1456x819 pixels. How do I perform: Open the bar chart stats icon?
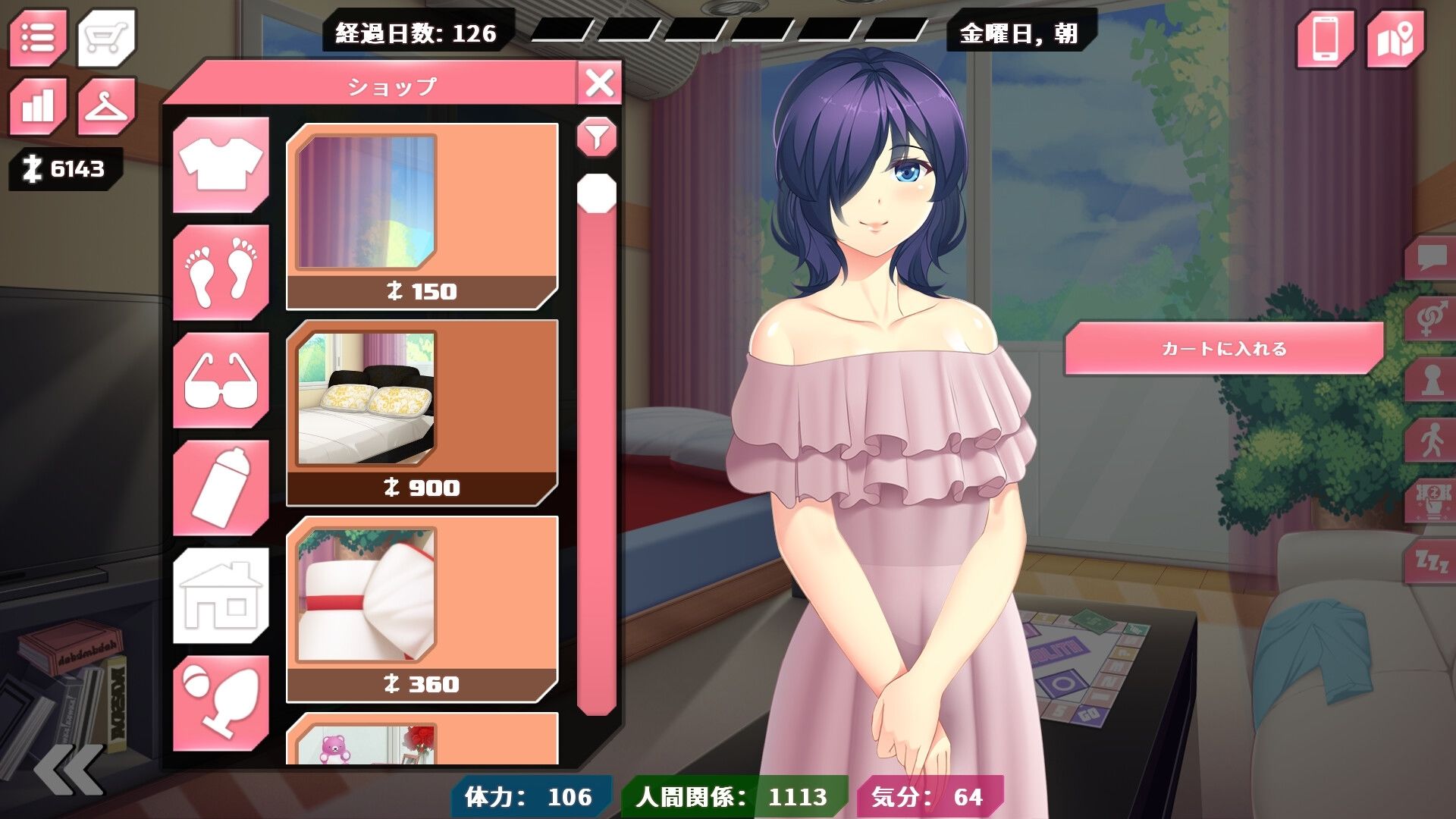(38, 105)
